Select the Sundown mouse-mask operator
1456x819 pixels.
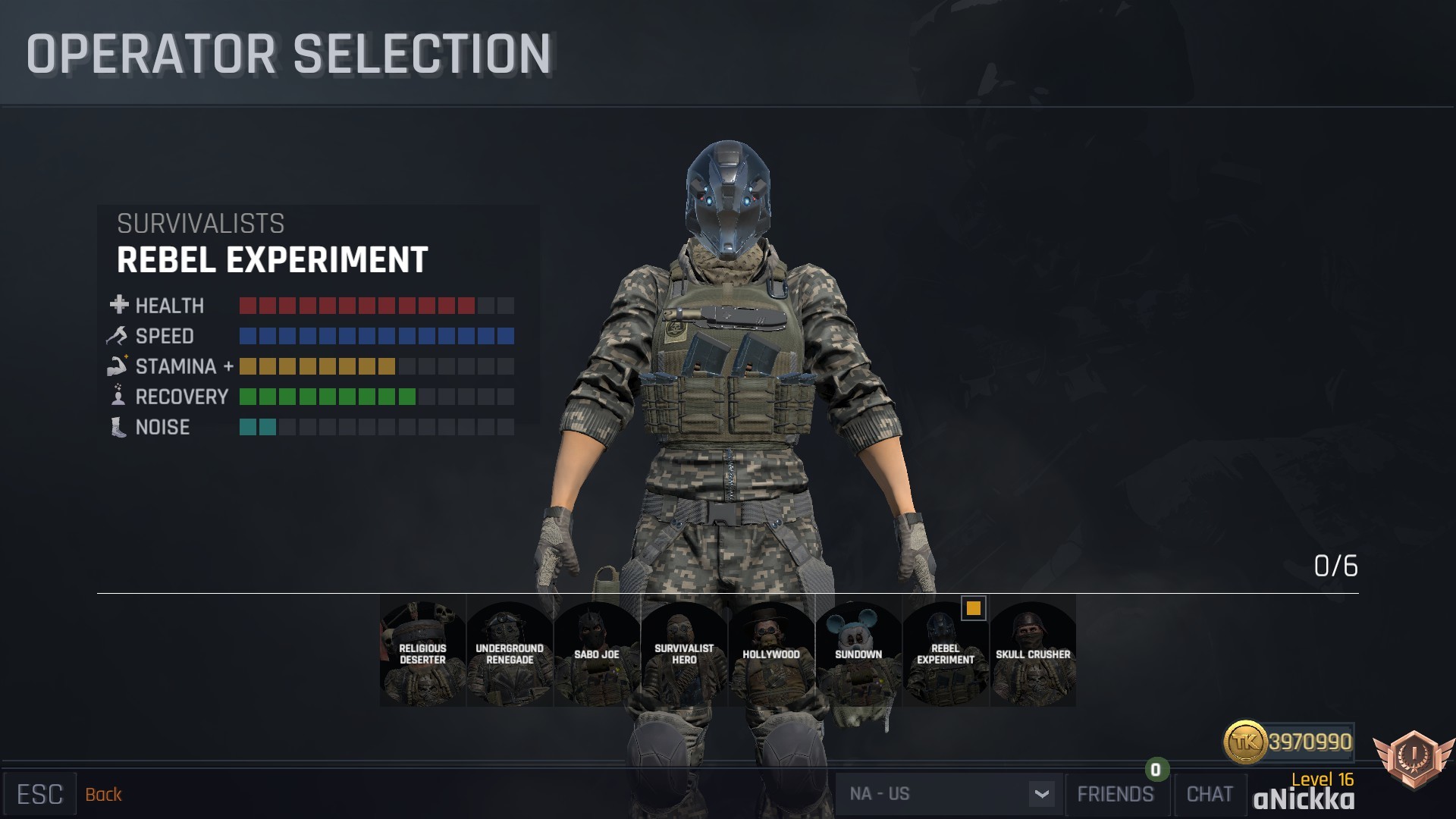point(858,652)
